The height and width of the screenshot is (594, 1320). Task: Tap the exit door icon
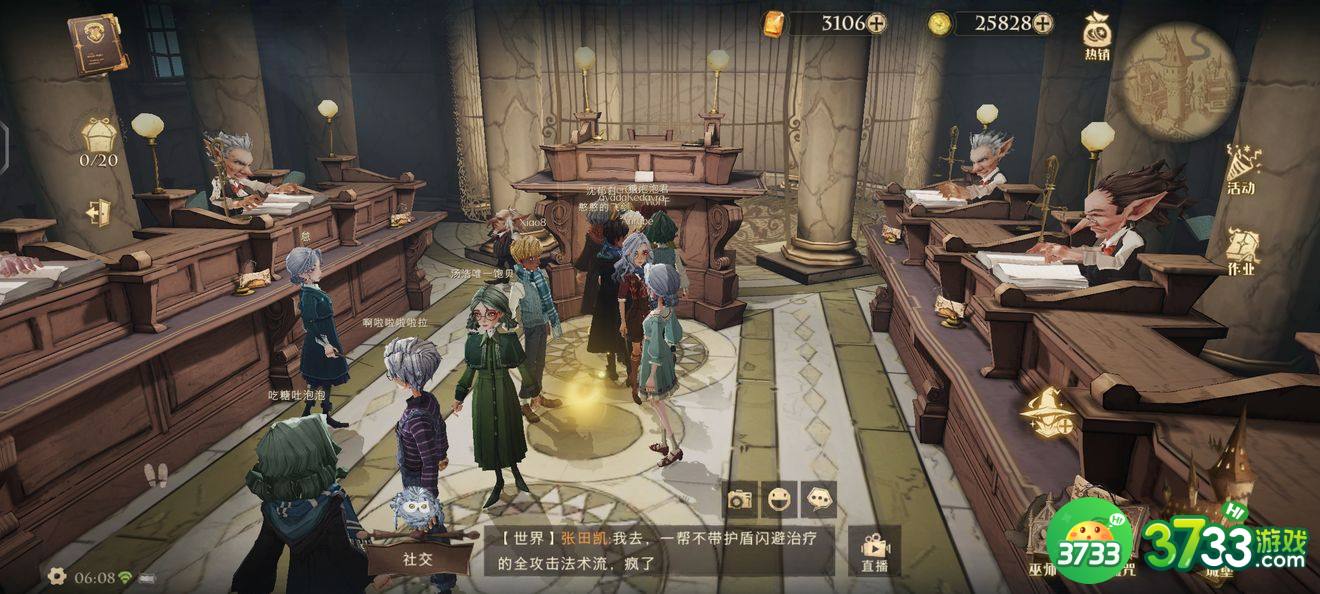coord(97,213)
